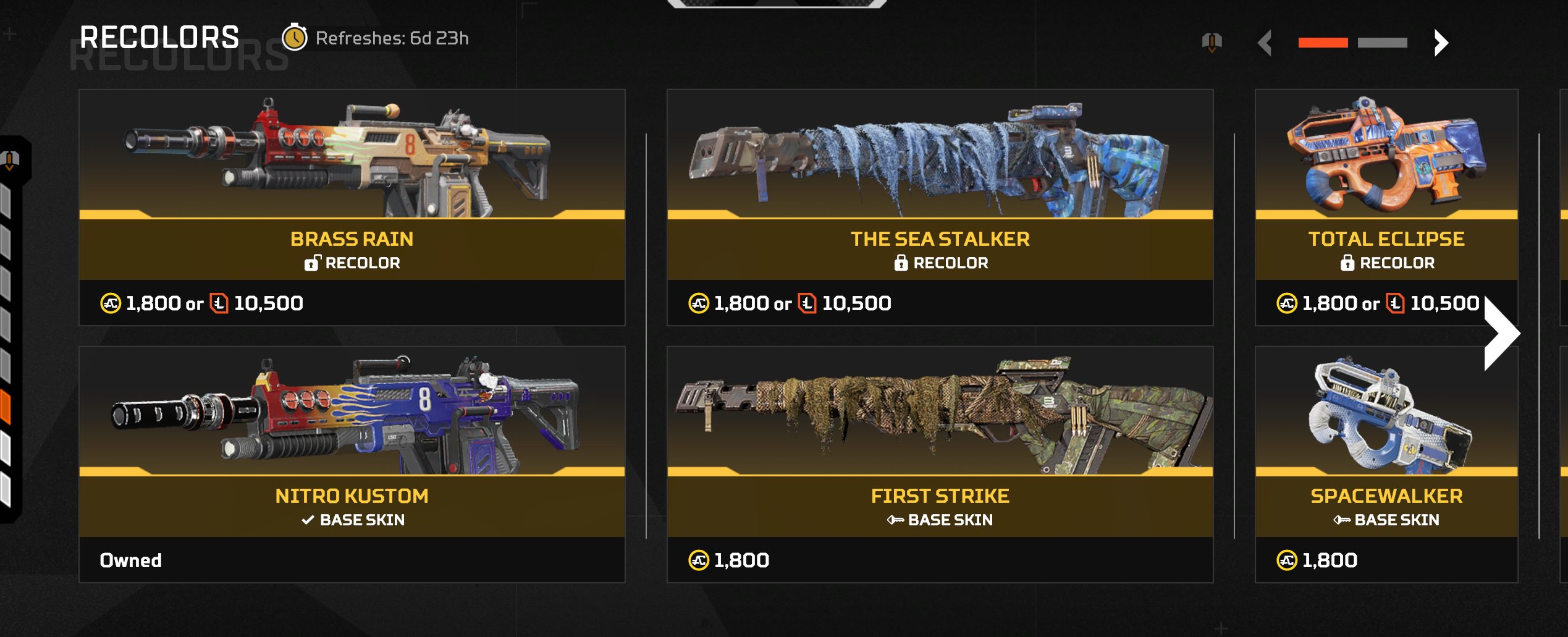The image size is (1568, 637).
Task: Choose the Total Eclipse recolor skin
Action: [1386, 207]
